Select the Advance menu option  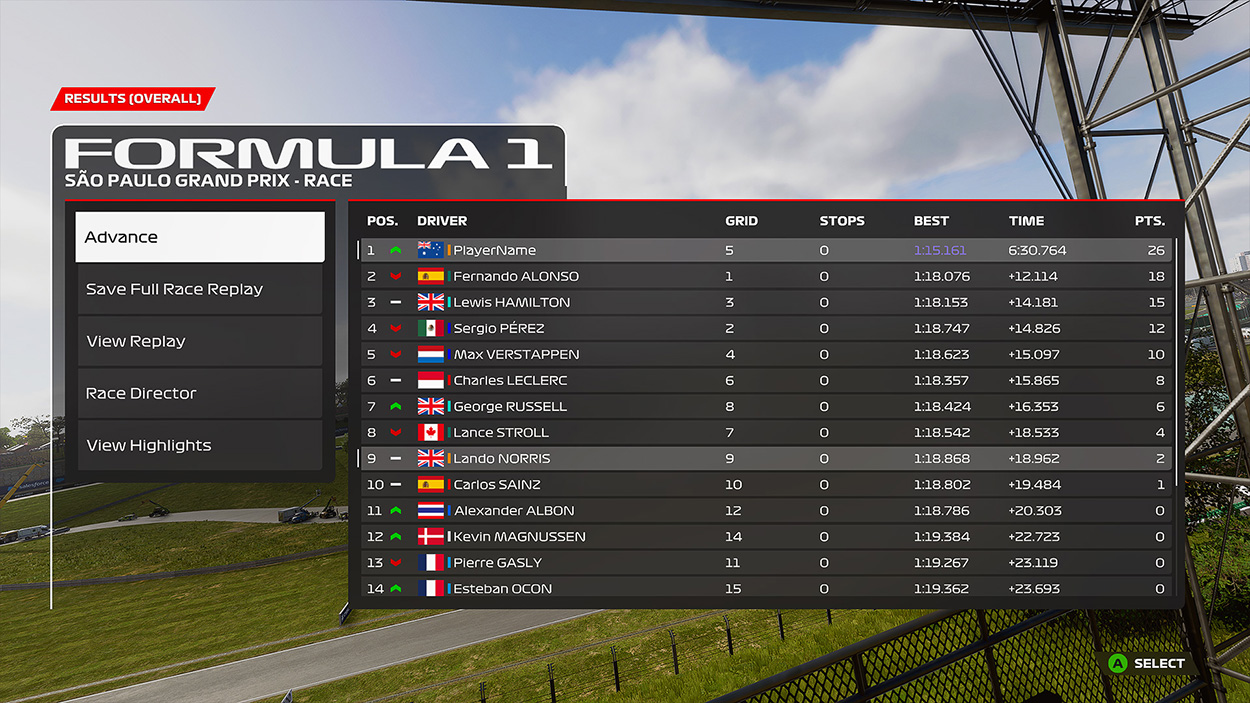[200, 237]
